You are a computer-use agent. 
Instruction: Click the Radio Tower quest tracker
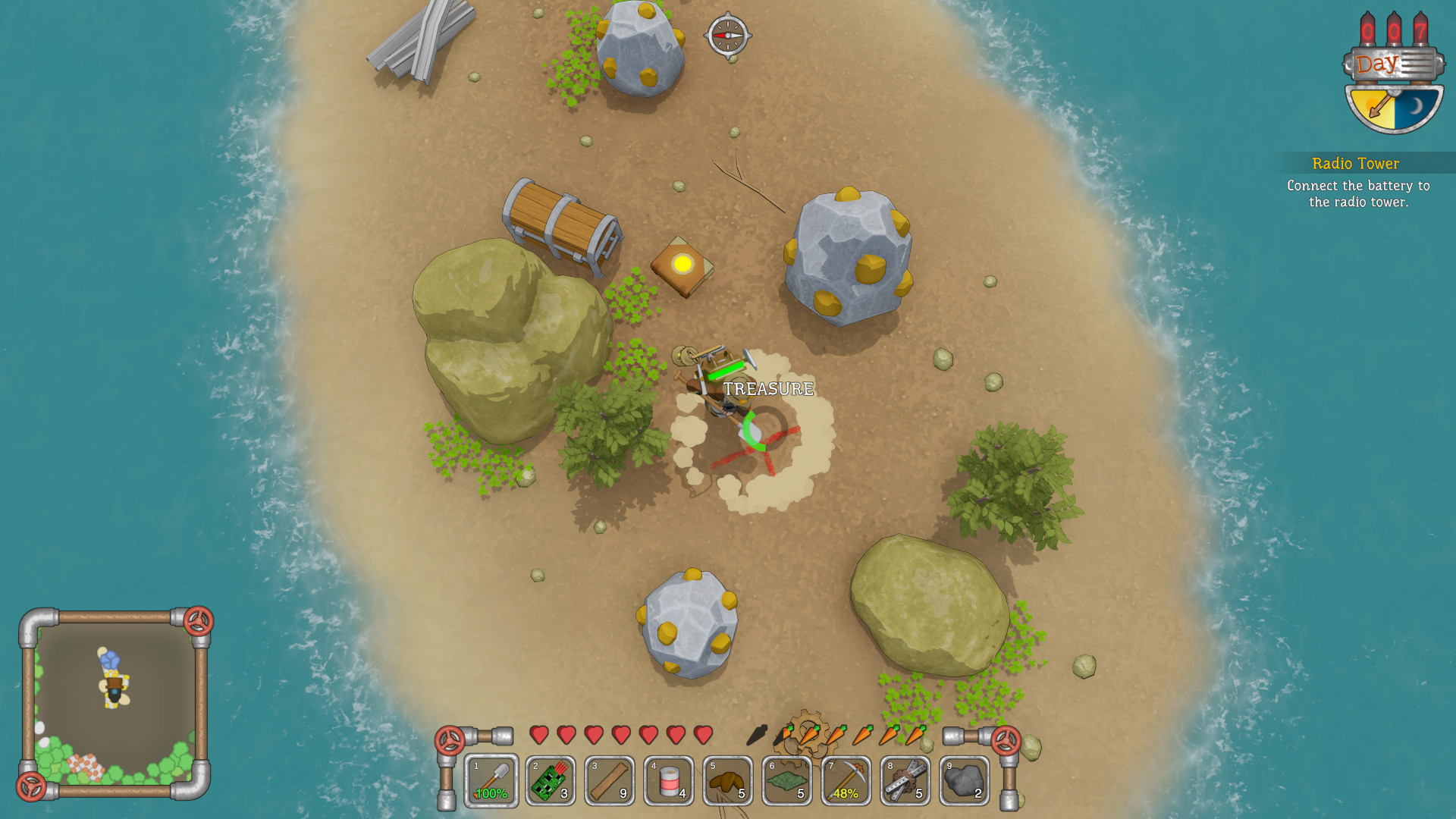[1357, 182]
